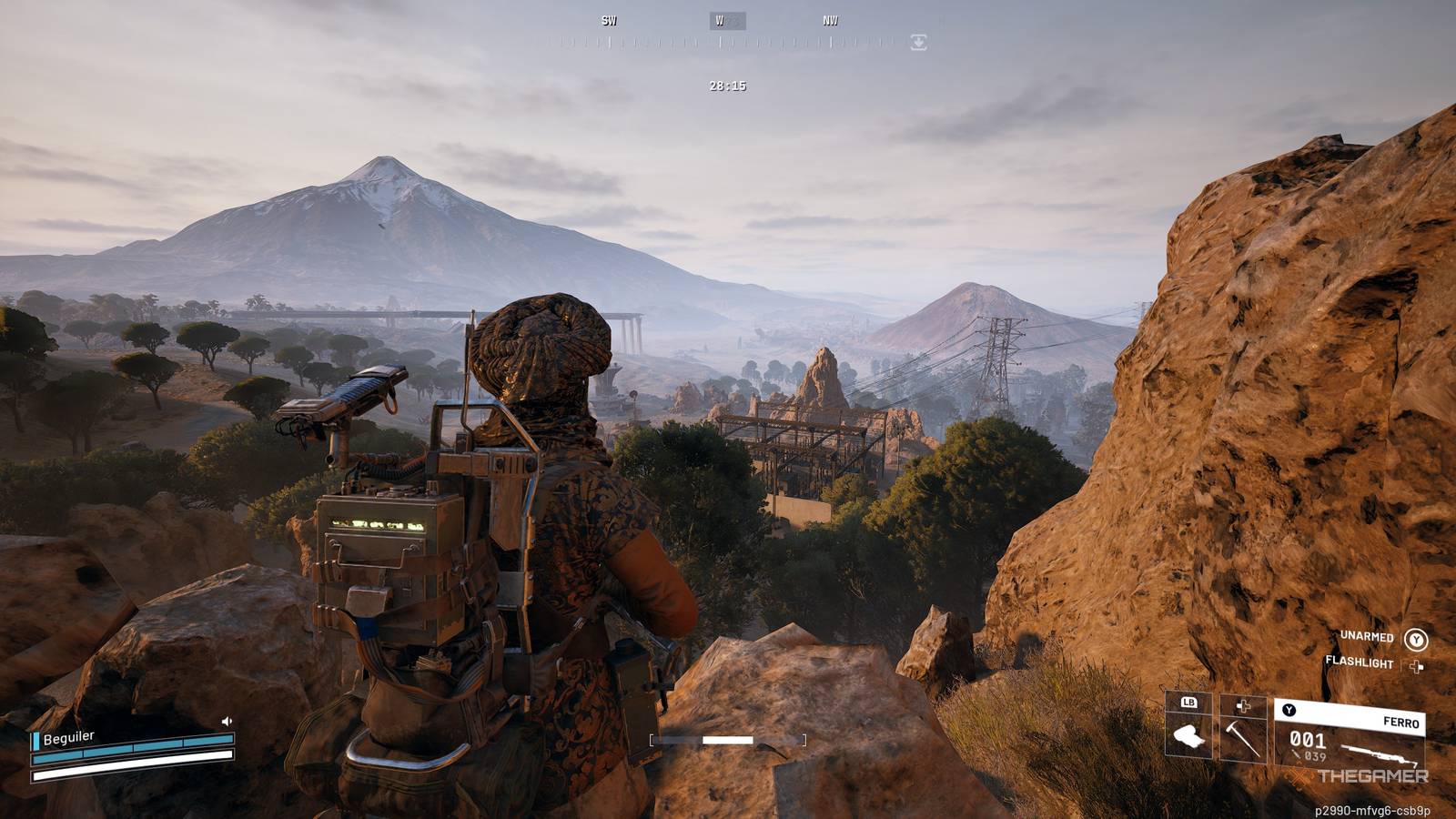Toggle the Flashlight option

[1415, 666]
